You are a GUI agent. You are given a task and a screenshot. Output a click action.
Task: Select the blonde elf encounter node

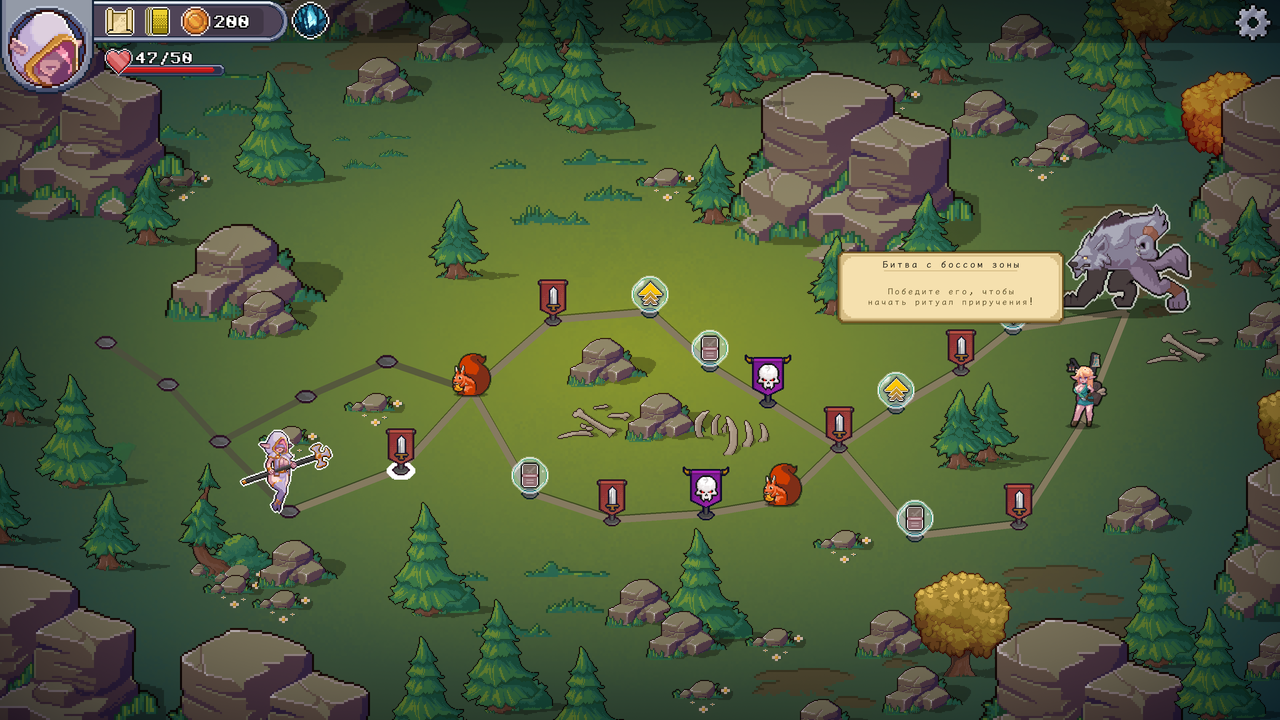pyautogui.click(x=1084, y=394)
